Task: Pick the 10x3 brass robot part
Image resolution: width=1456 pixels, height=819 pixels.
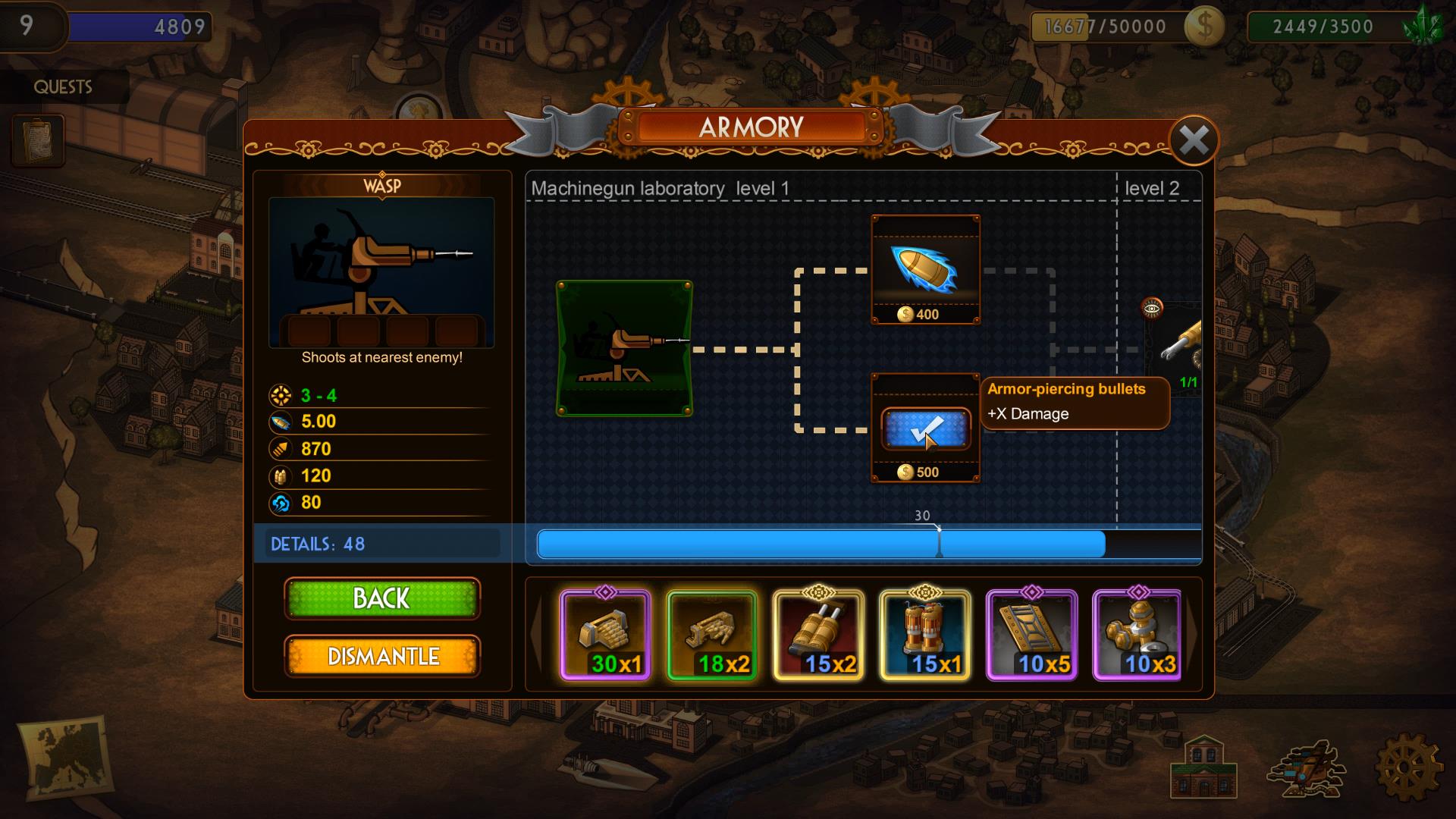Action: tap(1137, 635)
